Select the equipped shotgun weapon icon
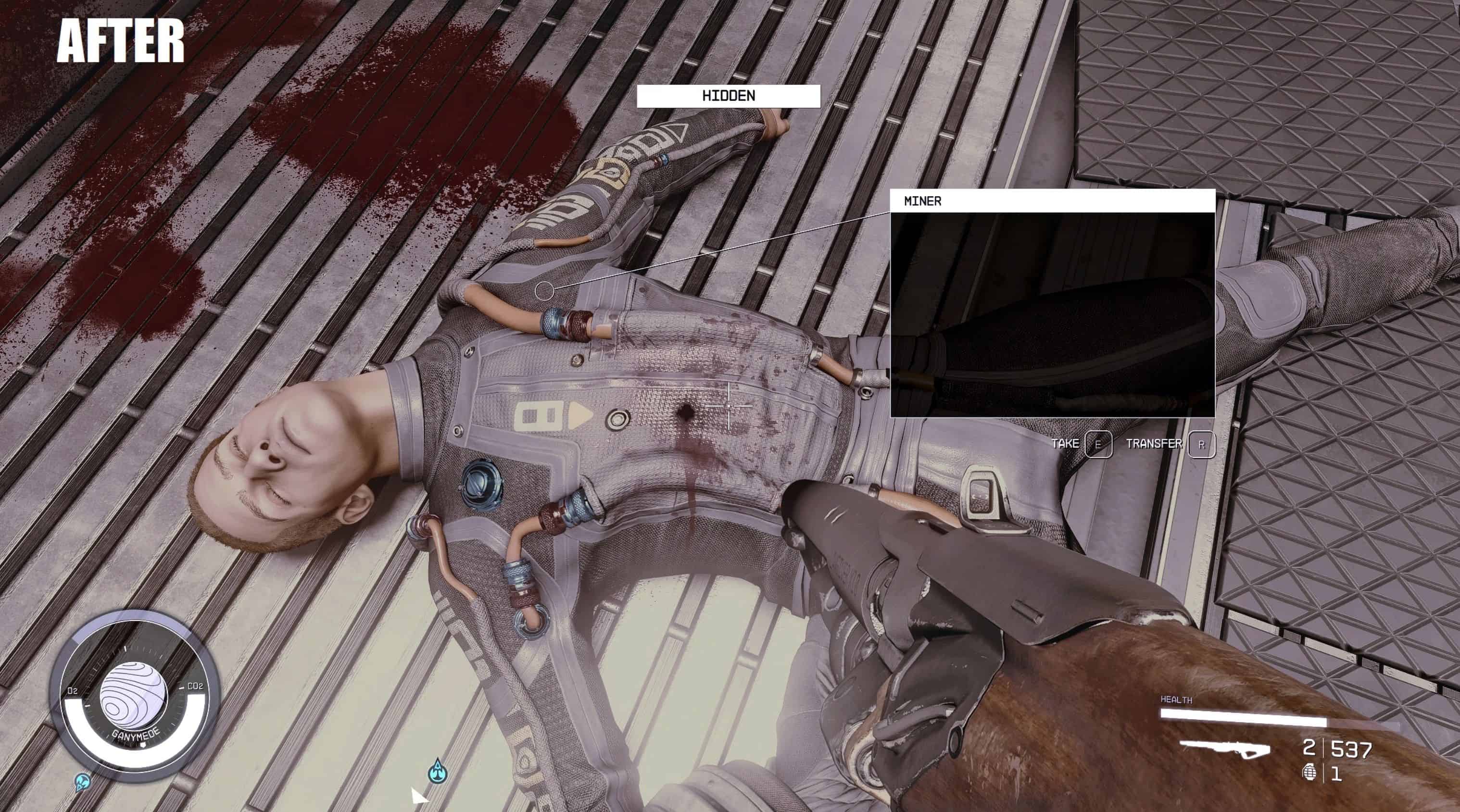Viewport: 1460px width, 812px height. [x=1225, y=749]
